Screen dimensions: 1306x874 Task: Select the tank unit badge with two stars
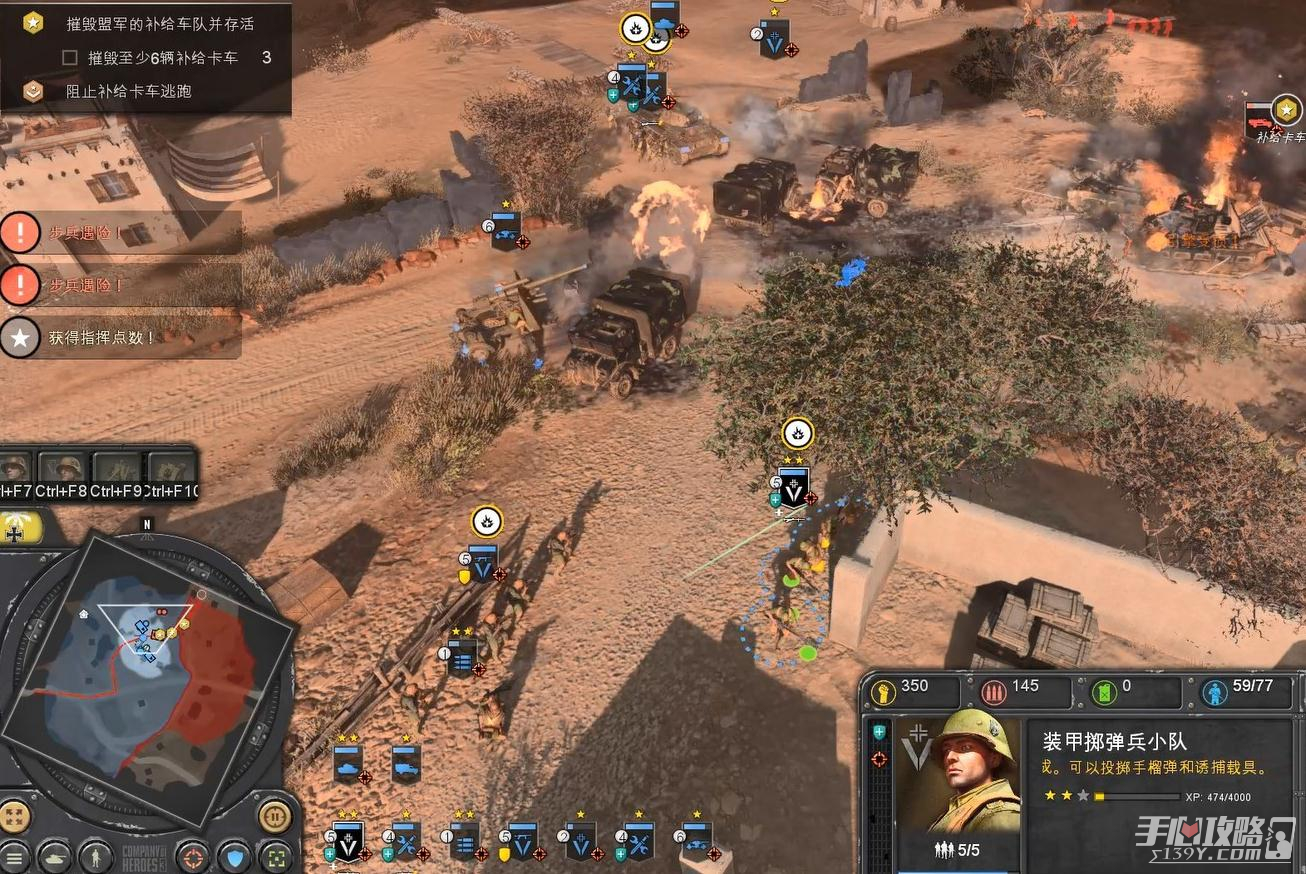(x=348, y=764)
